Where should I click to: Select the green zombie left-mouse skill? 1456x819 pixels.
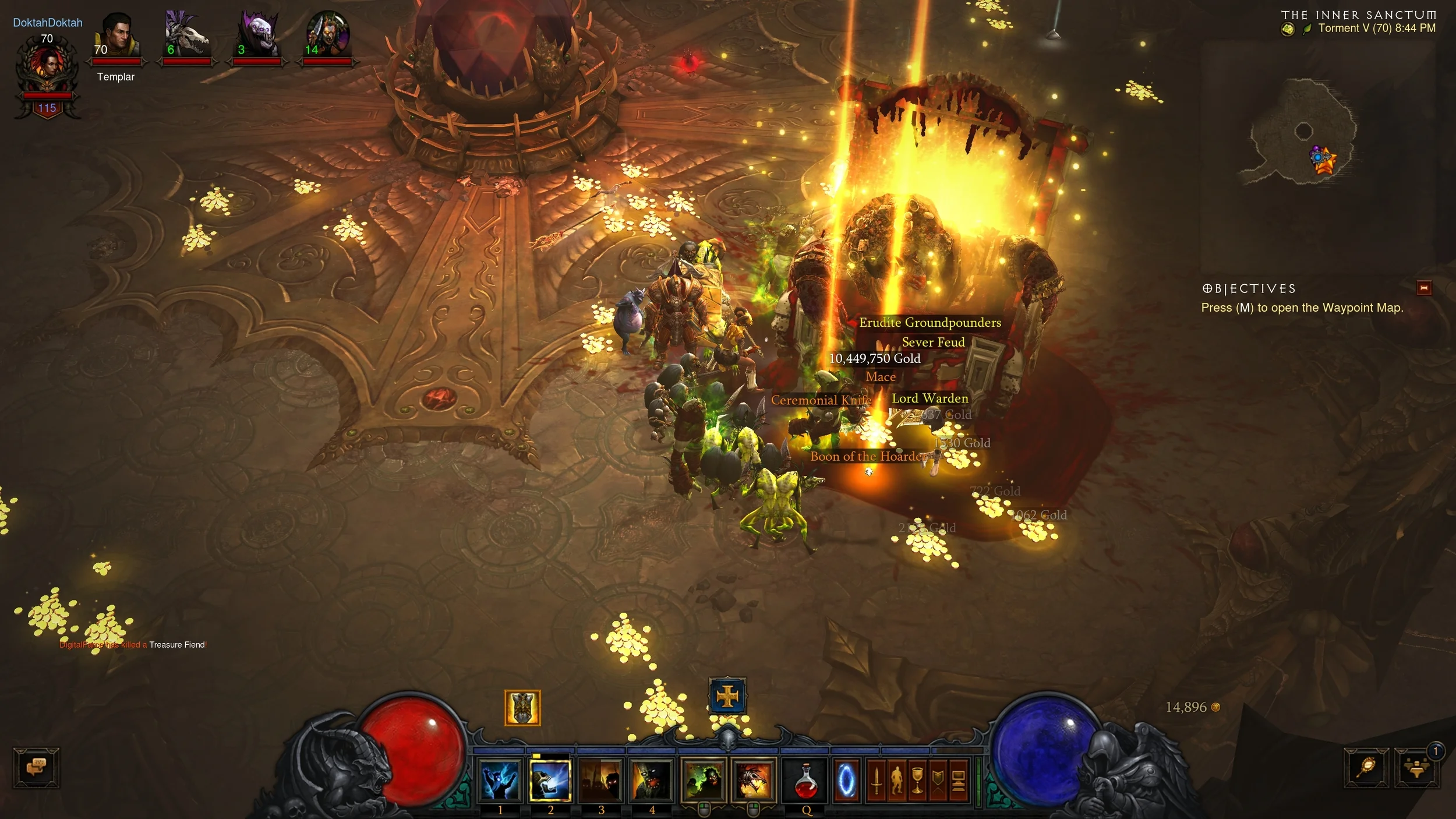(x=703, y=781)
